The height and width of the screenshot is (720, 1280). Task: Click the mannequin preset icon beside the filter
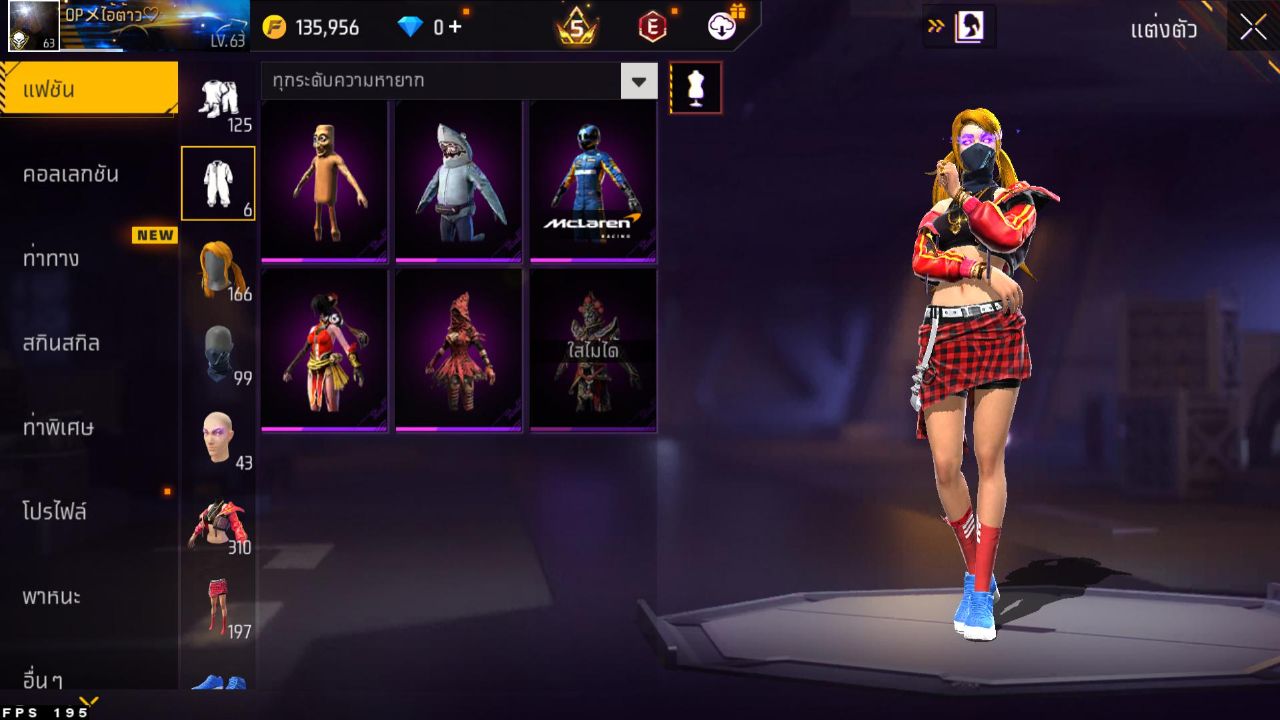pos(695,87)
